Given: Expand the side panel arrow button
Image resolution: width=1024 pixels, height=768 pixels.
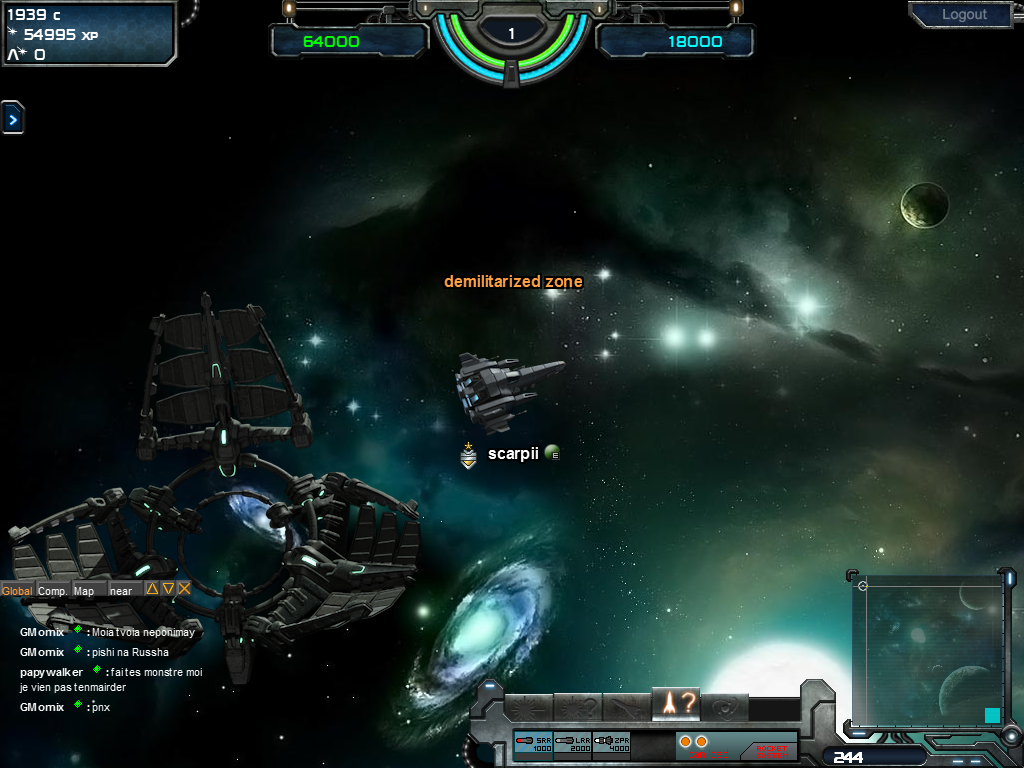Looking at the screenshot, I should (12, 119).
